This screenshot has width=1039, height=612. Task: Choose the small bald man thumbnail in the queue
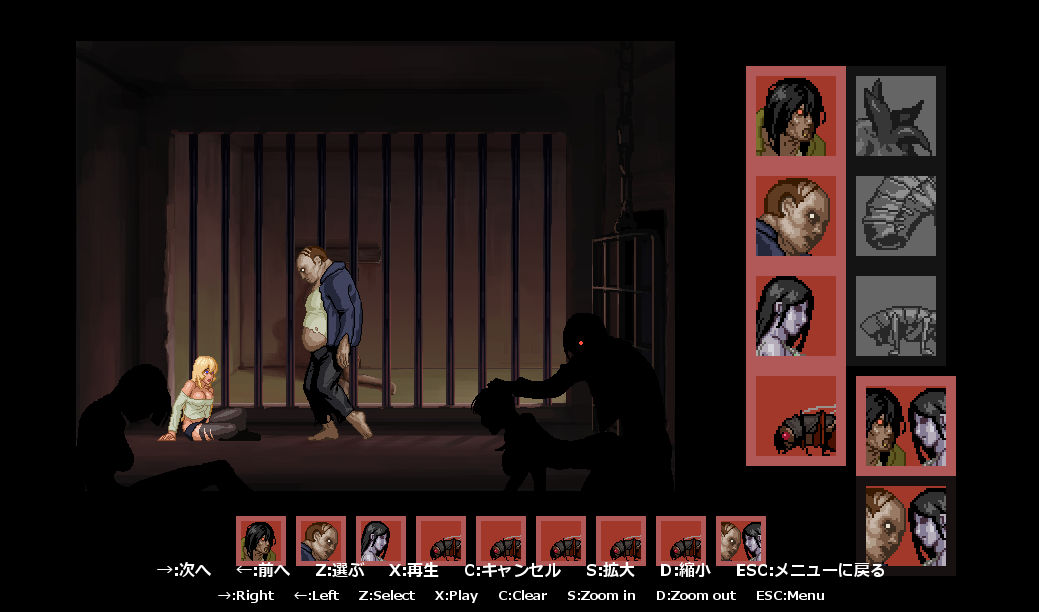click(321, 541)
